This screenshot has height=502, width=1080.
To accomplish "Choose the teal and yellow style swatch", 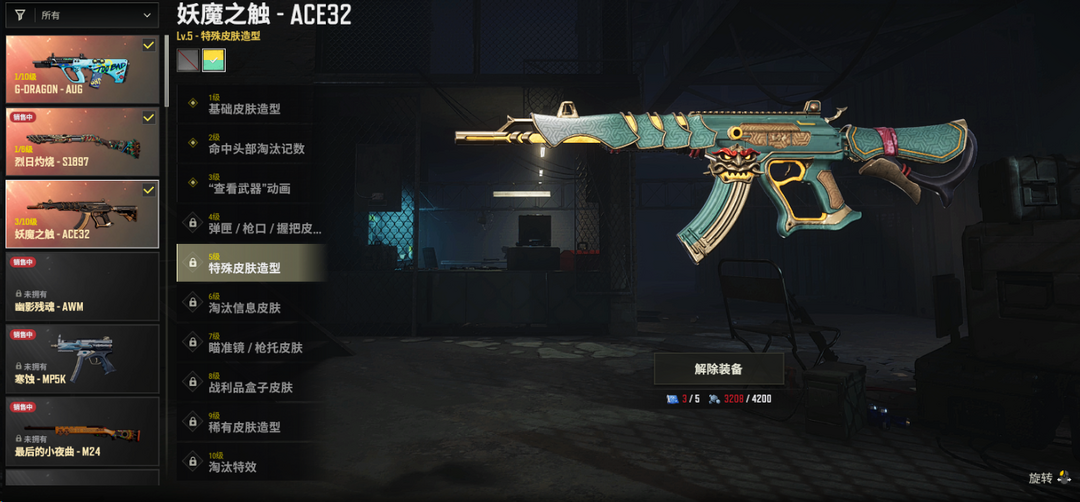I will (x=214, y=61).
